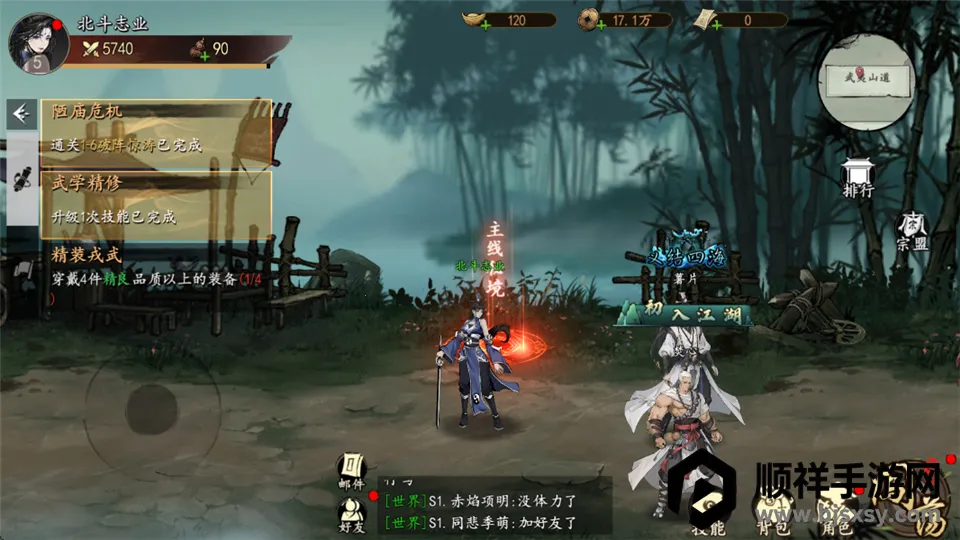Open the 排行 rankings
960x540 pixels.
857,178
